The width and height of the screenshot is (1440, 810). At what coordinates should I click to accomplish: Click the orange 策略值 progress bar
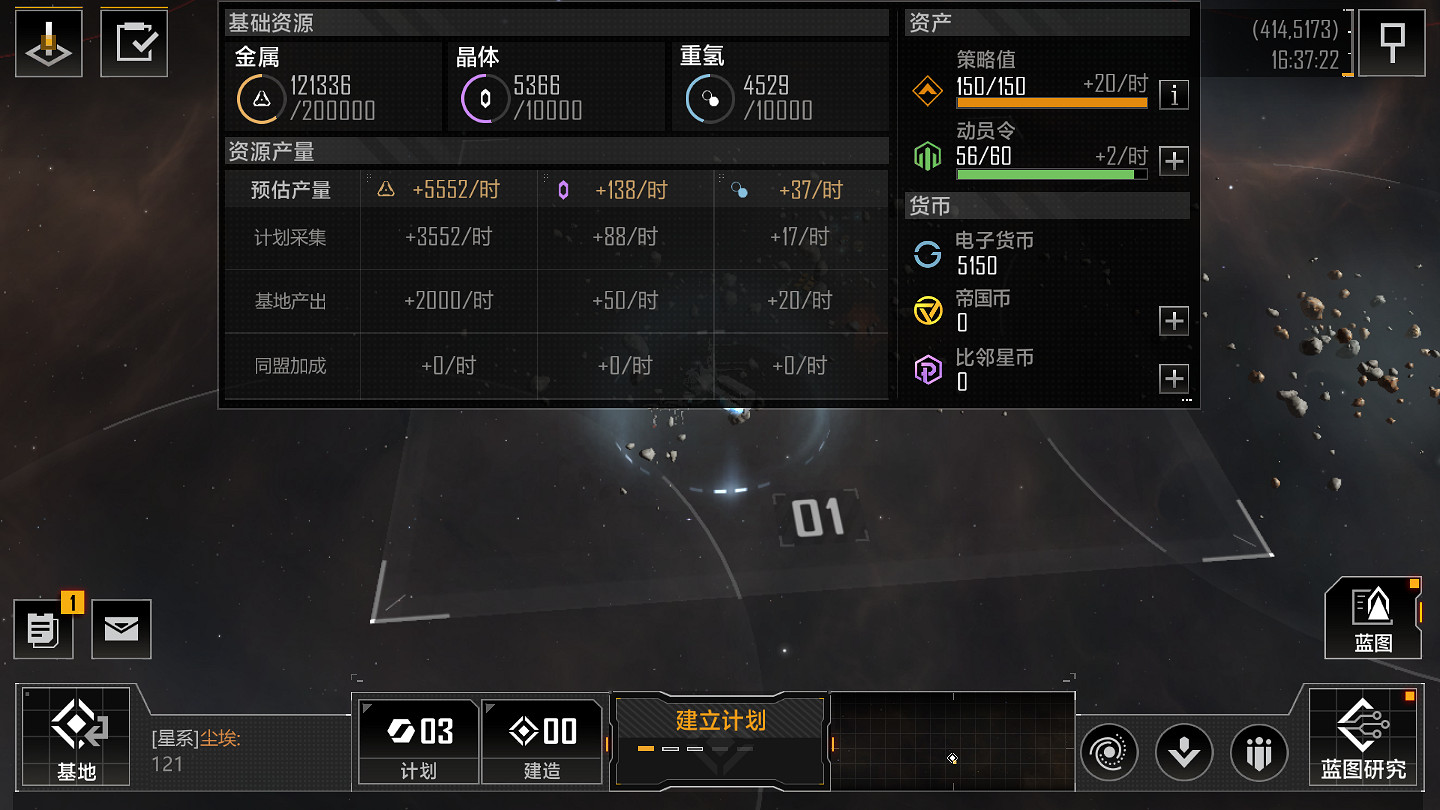[1051, 104]
